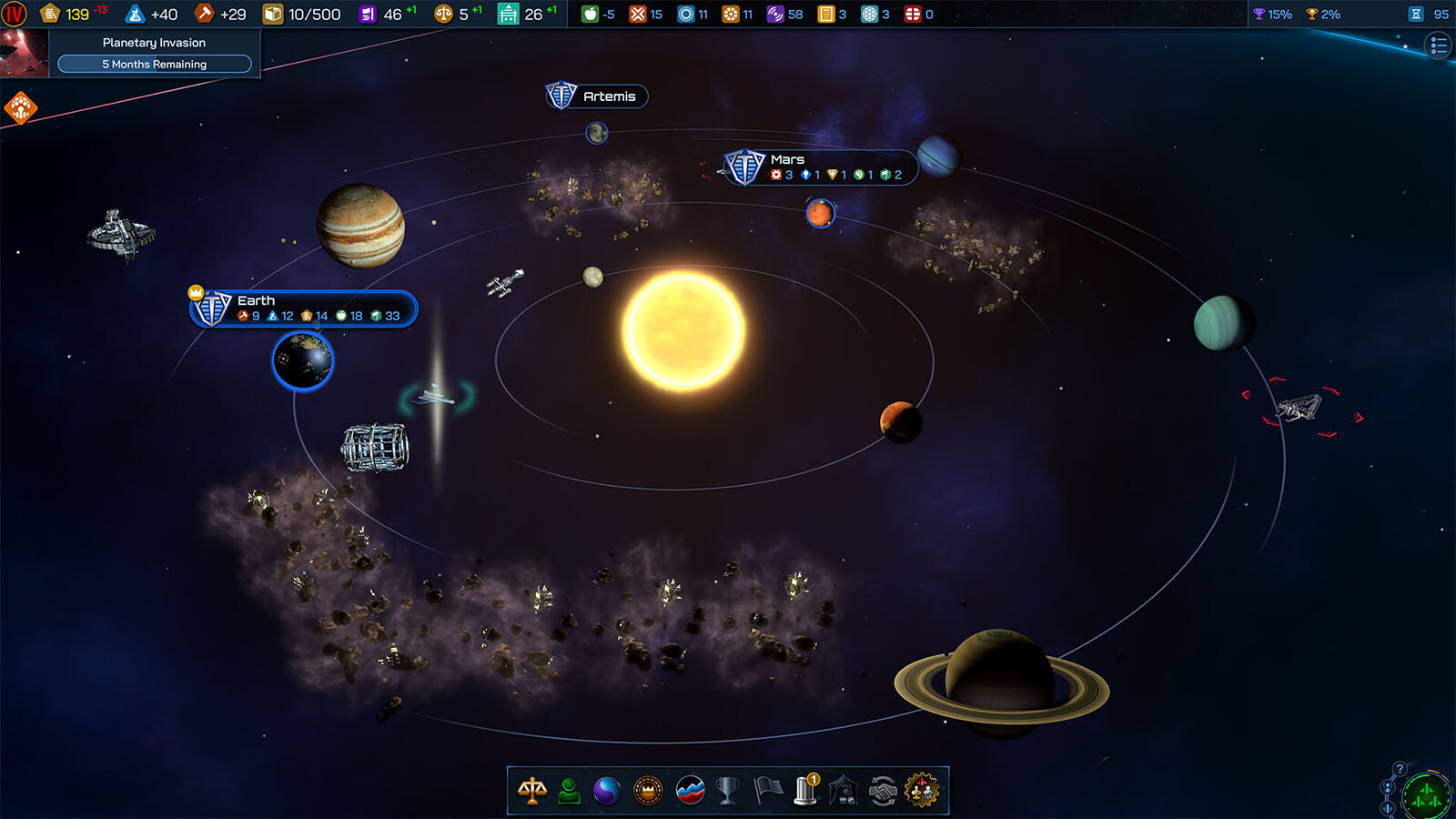Click the green circular radar button
The width and height of the screenshot is (1456, 819).
click(x=1426, y=797)
